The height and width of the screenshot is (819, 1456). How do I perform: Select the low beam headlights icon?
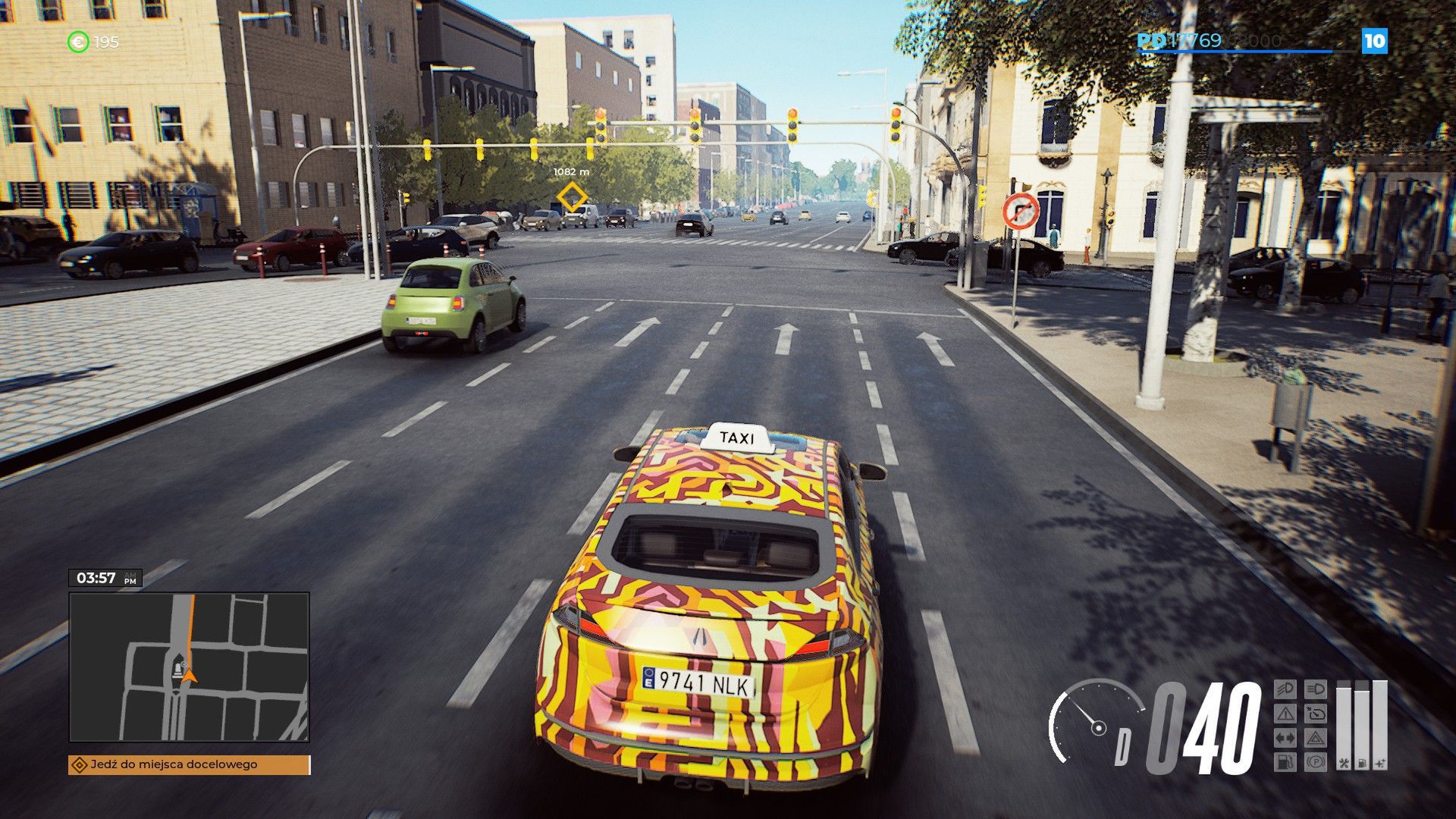pyautogui.click(x=1285, y=689)
